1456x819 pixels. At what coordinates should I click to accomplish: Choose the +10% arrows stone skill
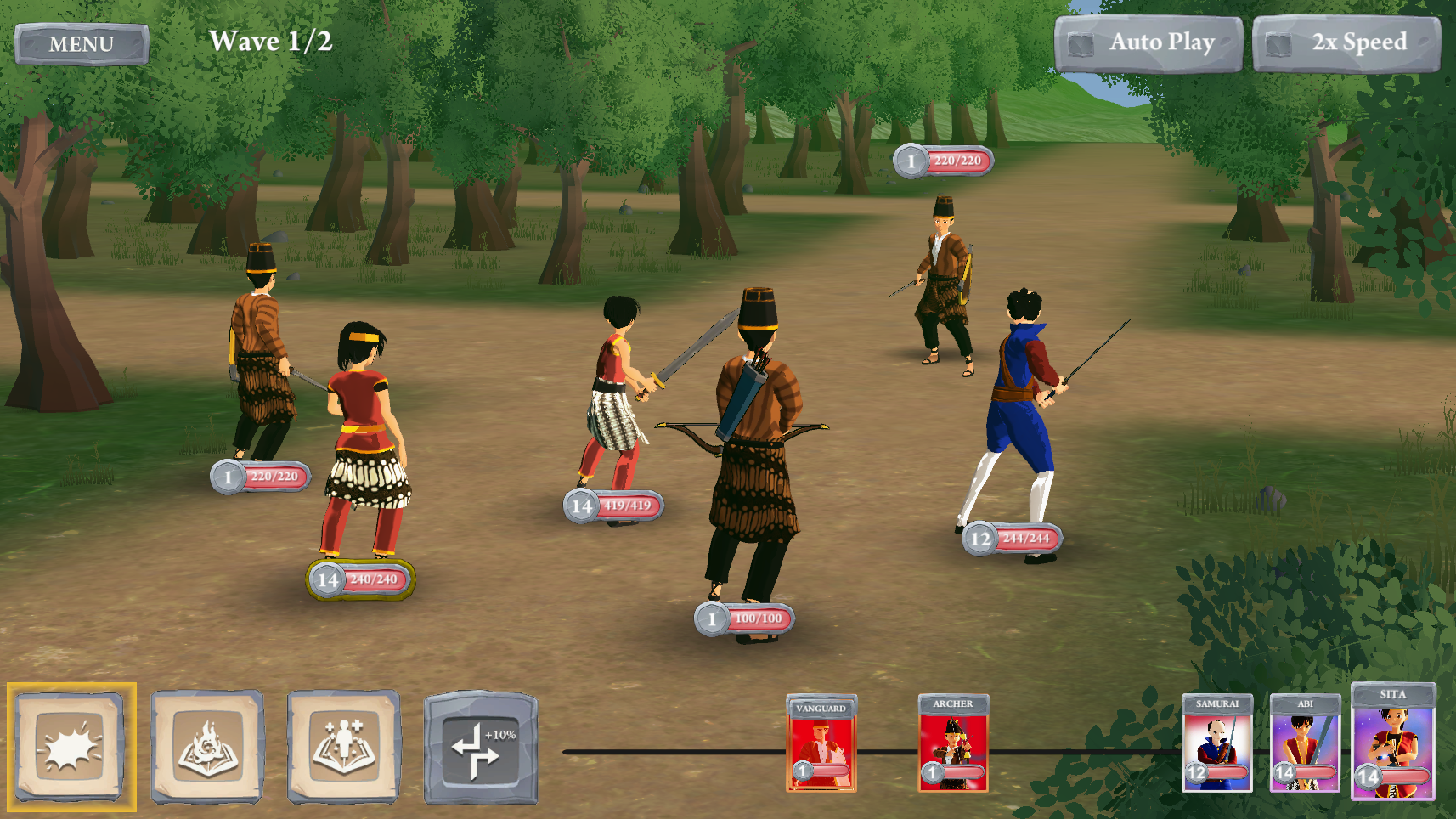click(x=480, y=748)
